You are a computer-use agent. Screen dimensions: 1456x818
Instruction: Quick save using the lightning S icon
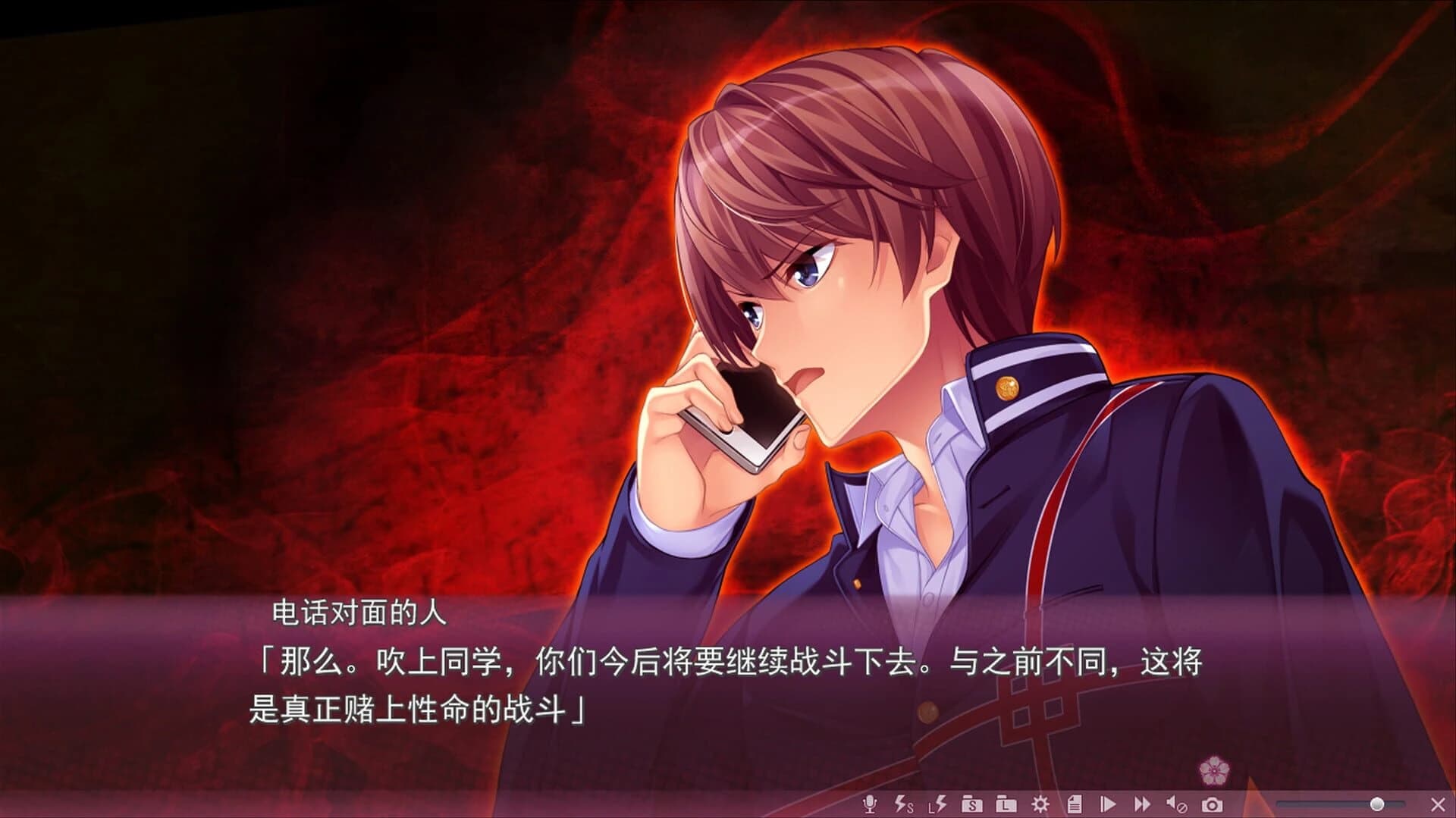coord(902,805)
